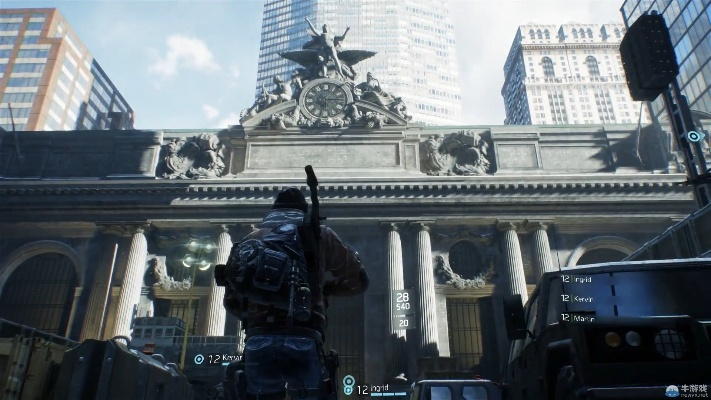
Task: Select Kevan in the squad list
Action: point(582,298)
